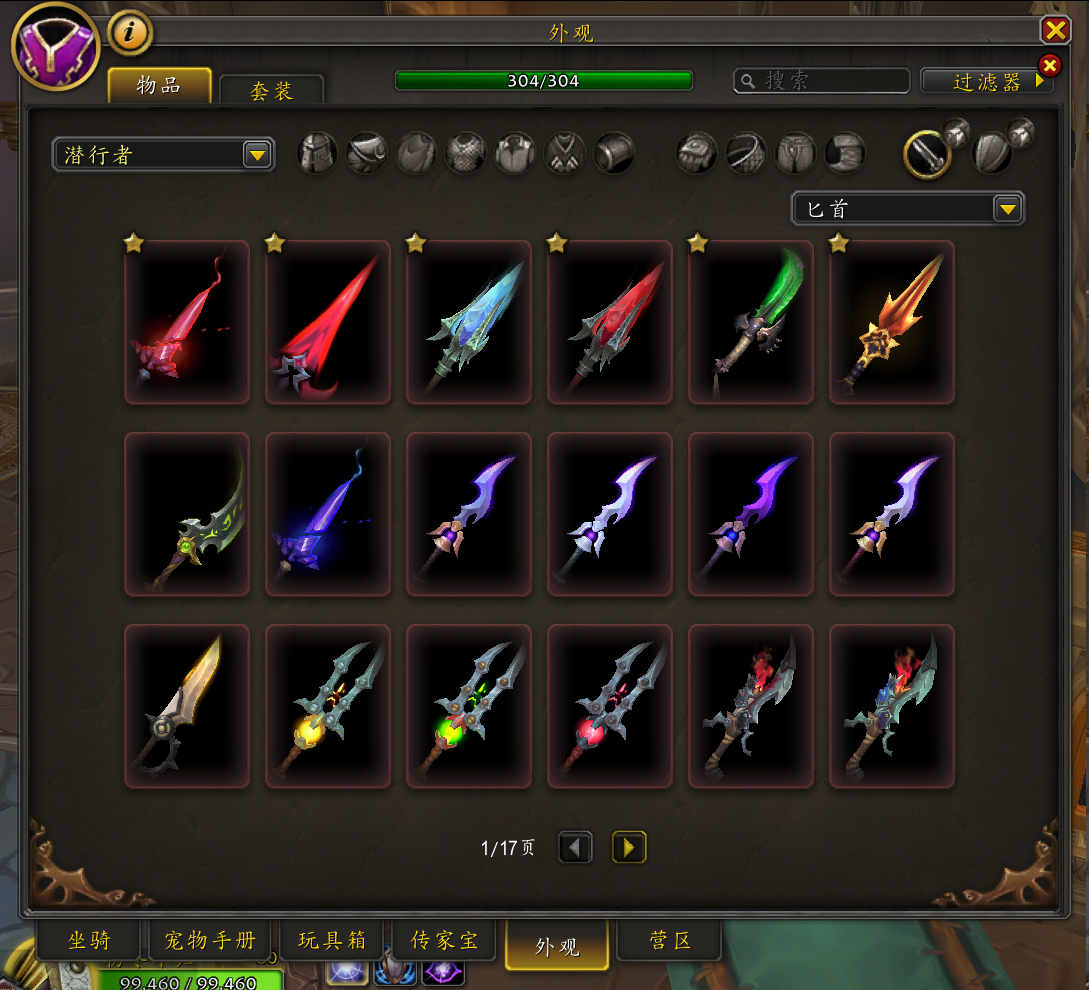Select the head slot helmet icon
The image size is (1089, 990).
pyautogui.click(x=317, y=153)
